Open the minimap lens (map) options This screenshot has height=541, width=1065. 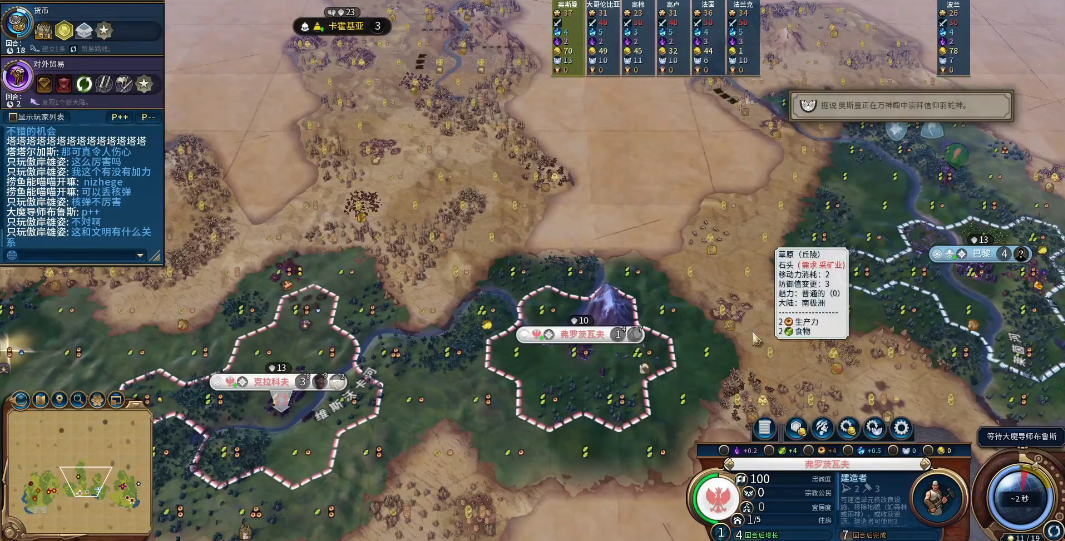point(40,400)
